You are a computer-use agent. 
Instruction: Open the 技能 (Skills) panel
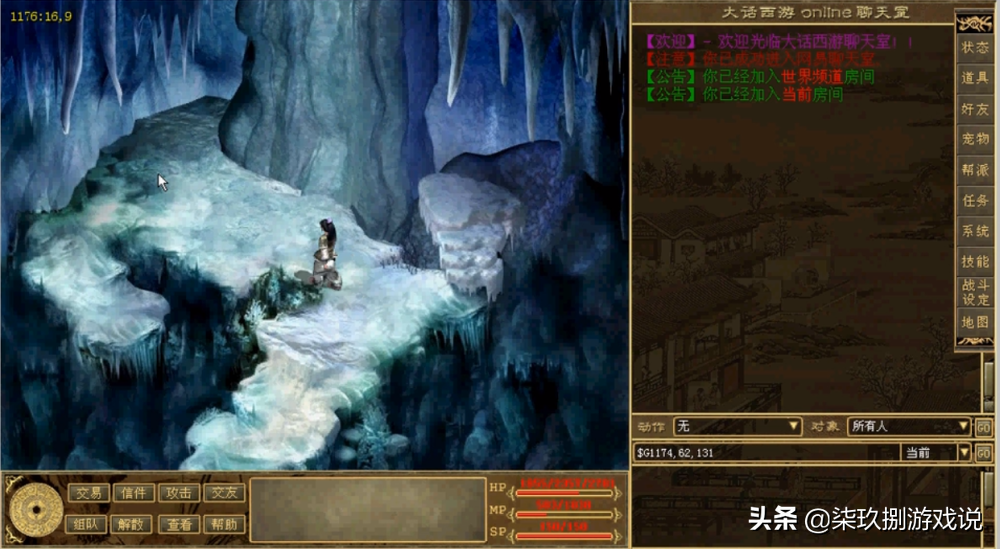click(975, 261)
